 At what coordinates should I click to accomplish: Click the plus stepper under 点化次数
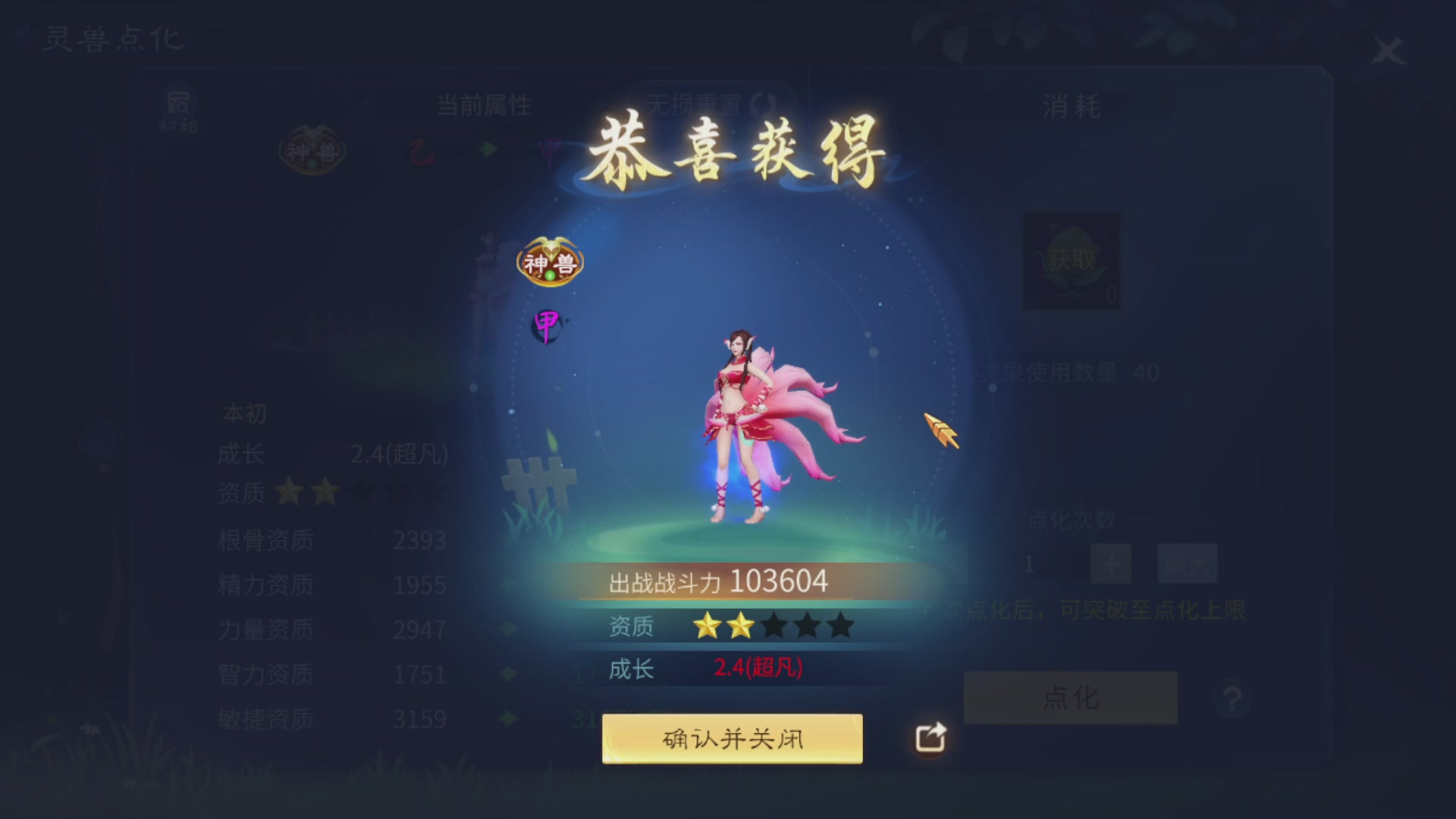click(x=1109, y=563)
